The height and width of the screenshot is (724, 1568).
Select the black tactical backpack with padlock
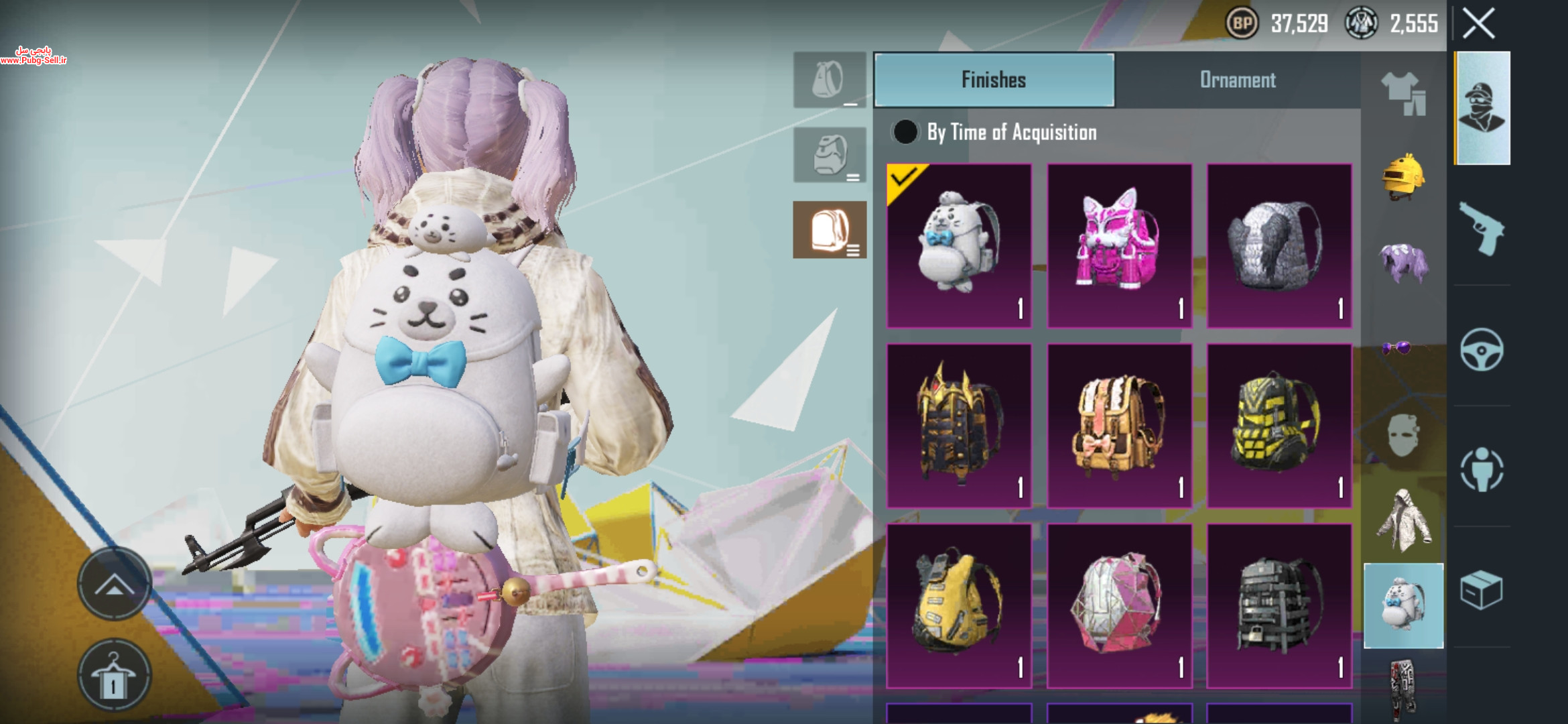pyautogui.click(x=1279, y=605)
